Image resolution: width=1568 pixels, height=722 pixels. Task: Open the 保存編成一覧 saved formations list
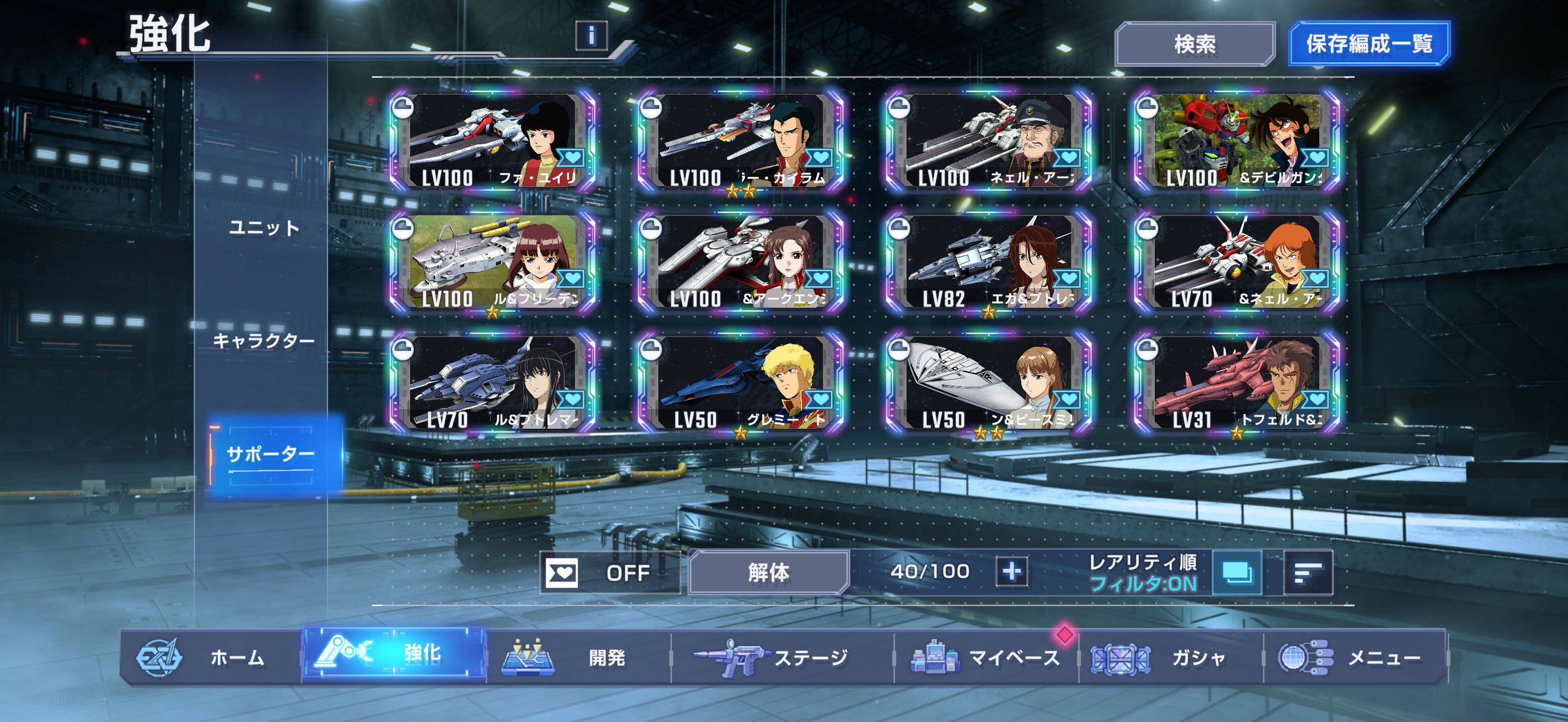1369,44
